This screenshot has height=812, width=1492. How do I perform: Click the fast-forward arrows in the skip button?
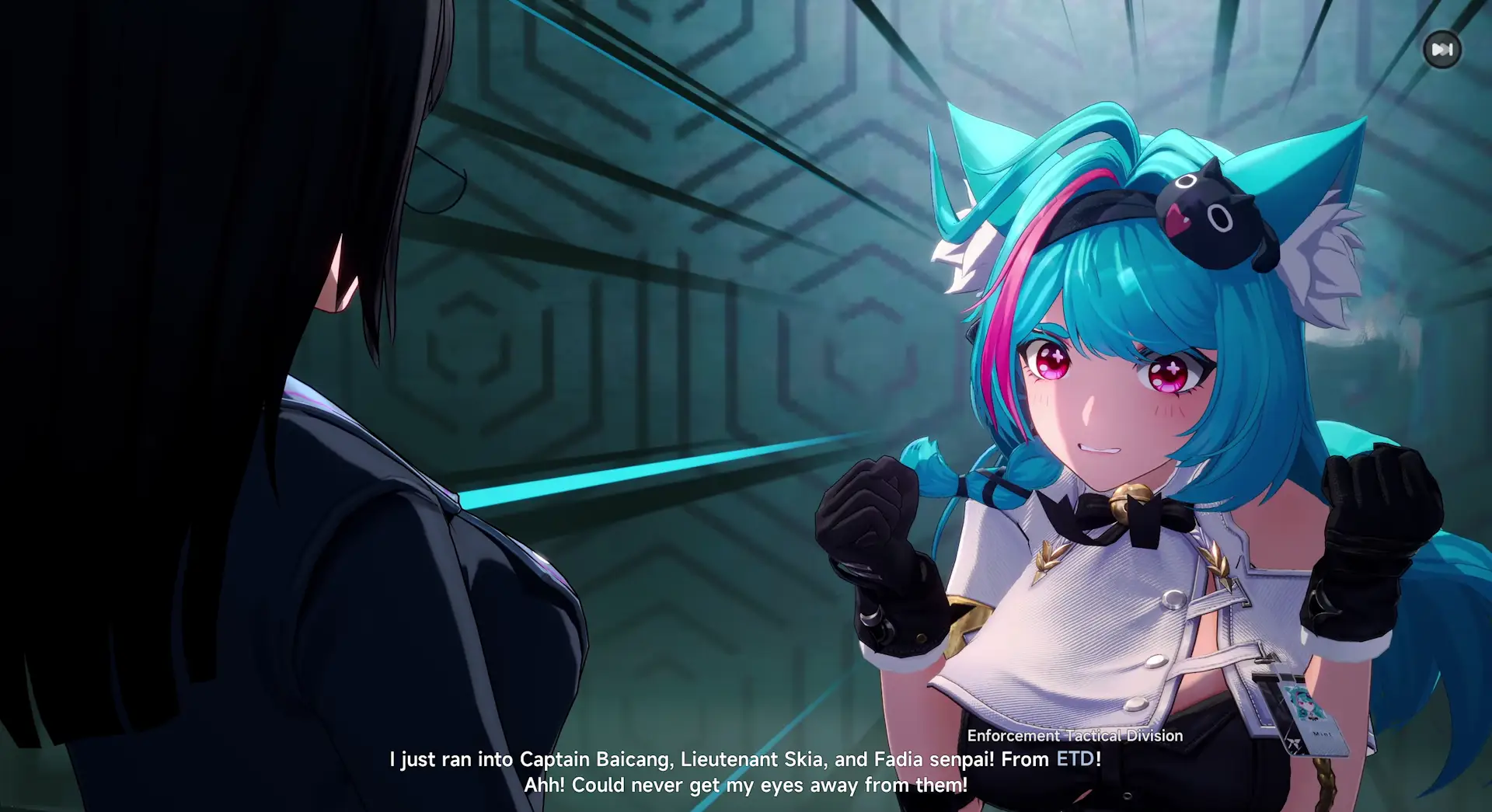click(x=1442, y=48)
